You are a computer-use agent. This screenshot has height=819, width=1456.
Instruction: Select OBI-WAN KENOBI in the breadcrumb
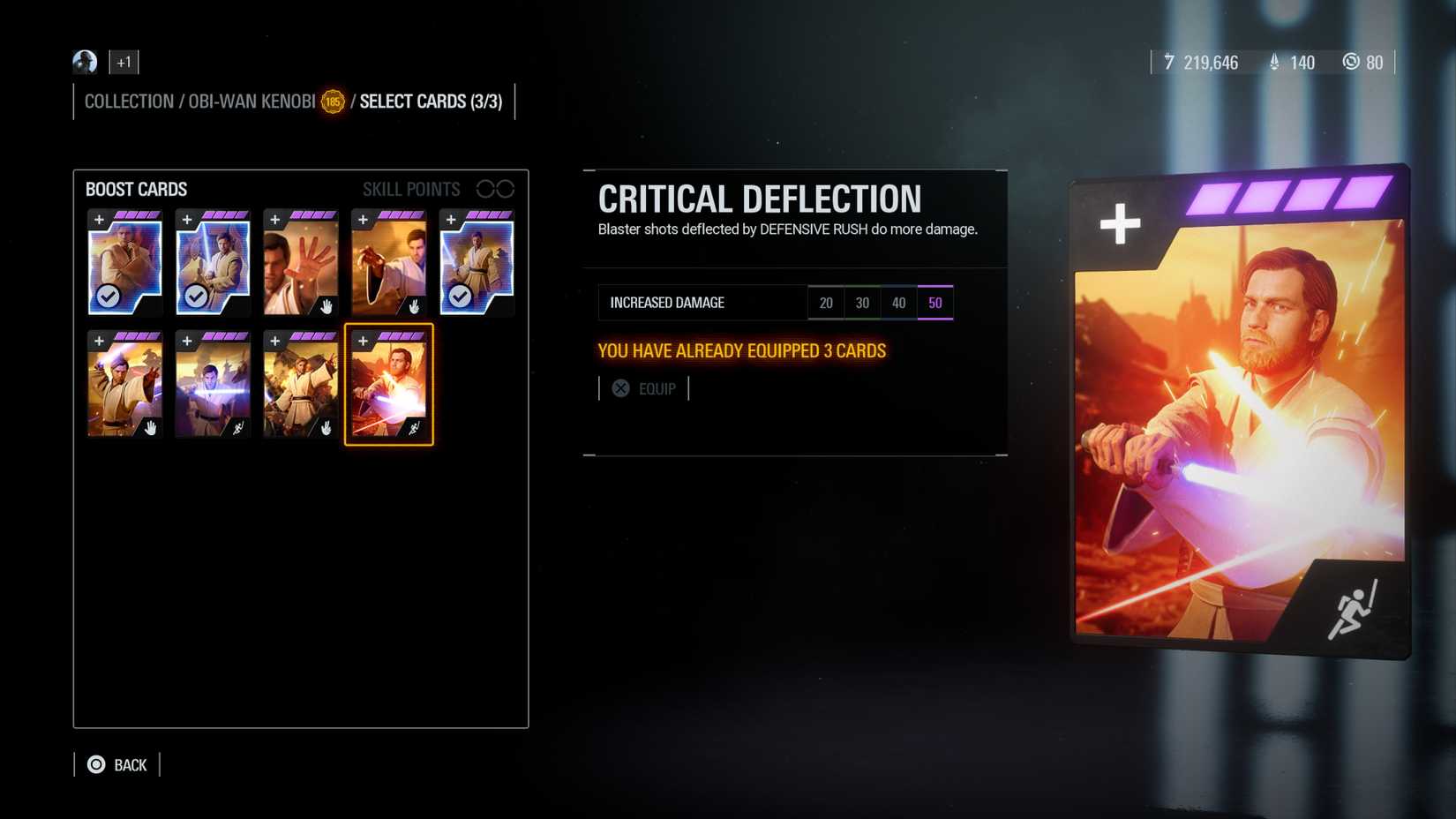(250, 101)
